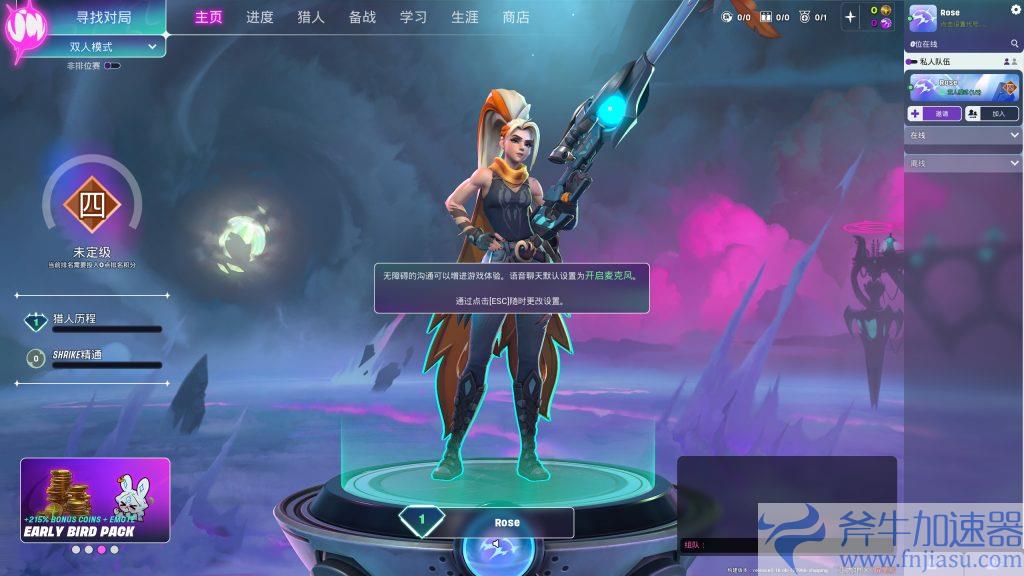
Task: Go to the 学习 learn tab
Action: [x=413, y=17]
